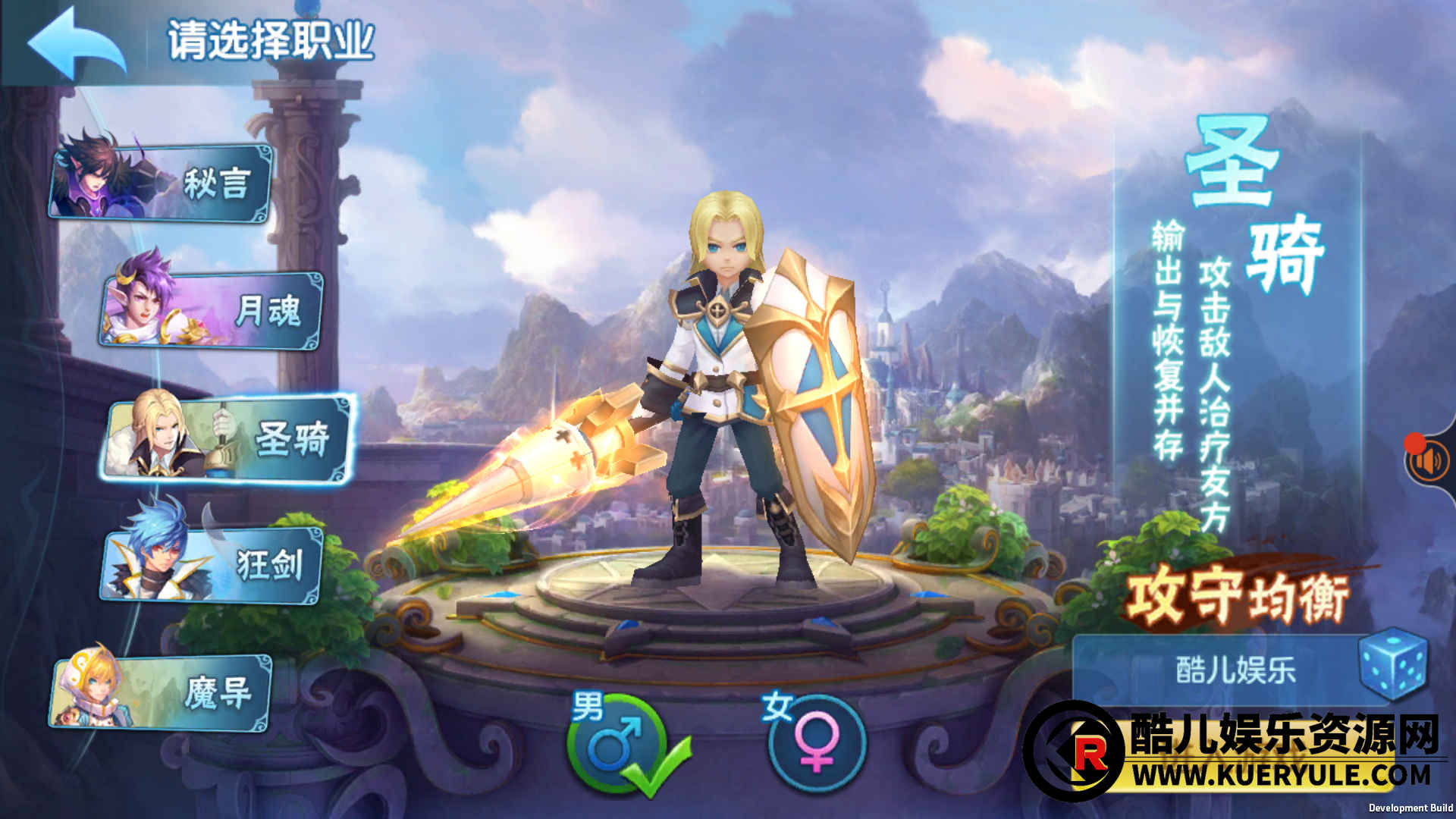Image resolution: width=1456 pixels, height=819 pixels.
Task: Select the 秘言 class
Action: coord(162,183)
